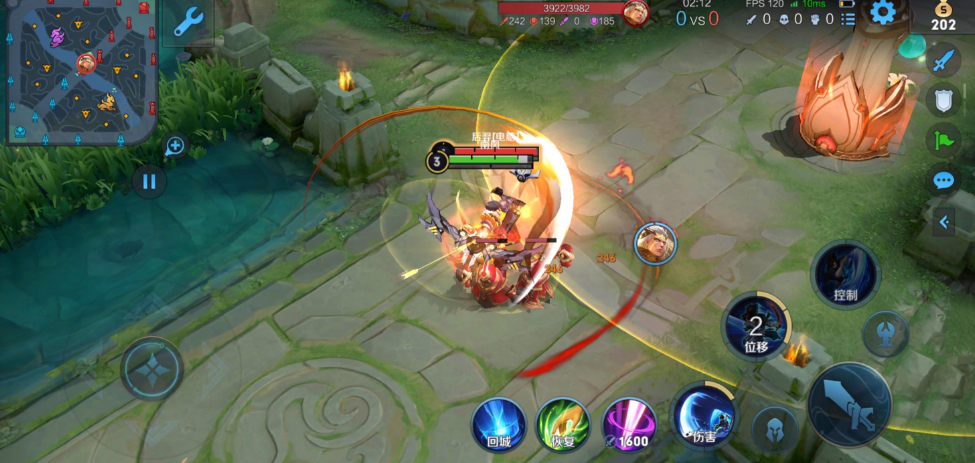Screen dimensions: 975x463
Task: Hit the large sword basic attack button
Action: [x=849, y=404]
